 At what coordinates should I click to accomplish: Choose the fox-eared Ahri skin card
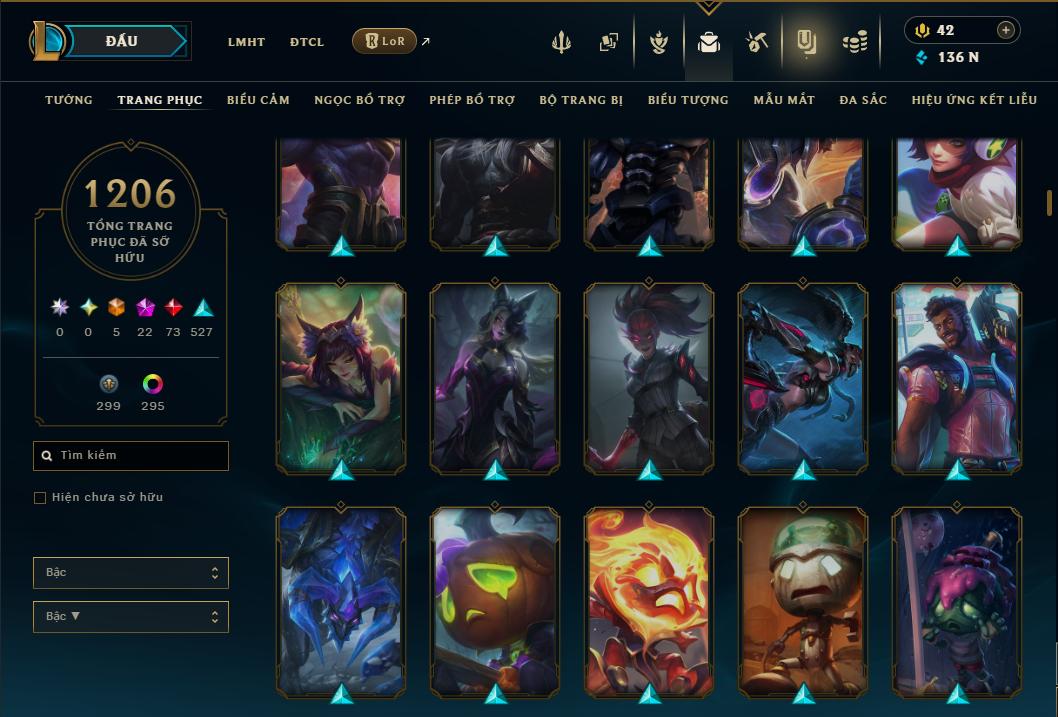(341, 376)
